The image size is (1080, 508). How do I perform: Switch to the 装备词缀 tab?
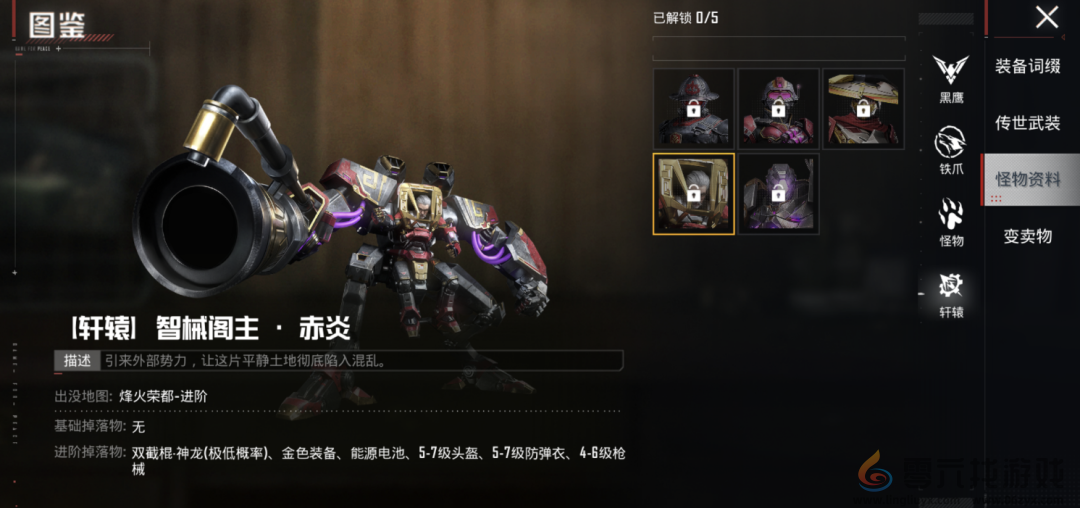point(1028,66)
